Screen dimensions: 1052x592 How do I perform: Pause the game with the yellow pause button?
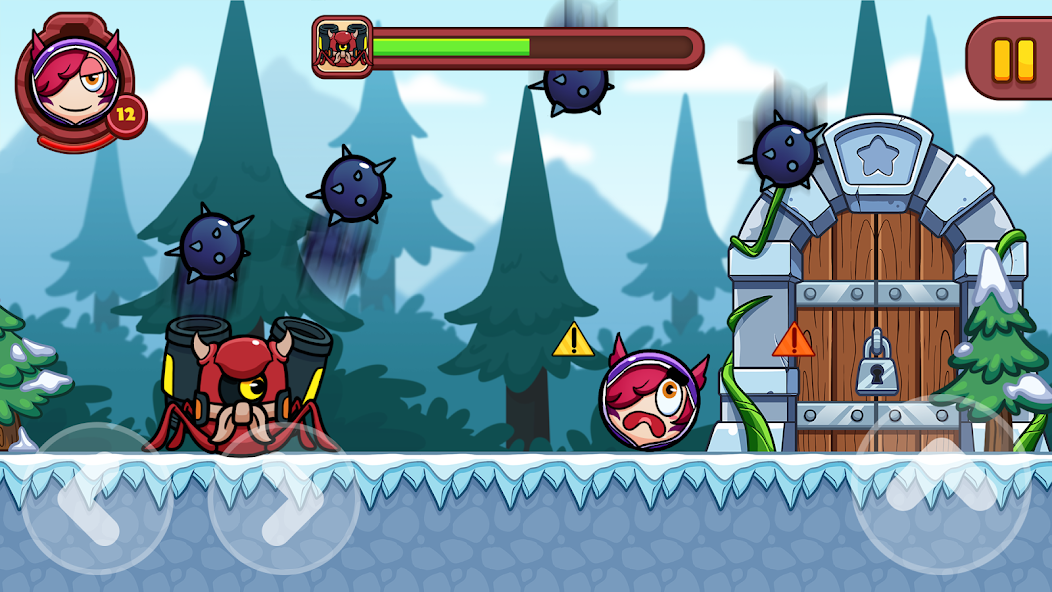(x=1012, y=59)
